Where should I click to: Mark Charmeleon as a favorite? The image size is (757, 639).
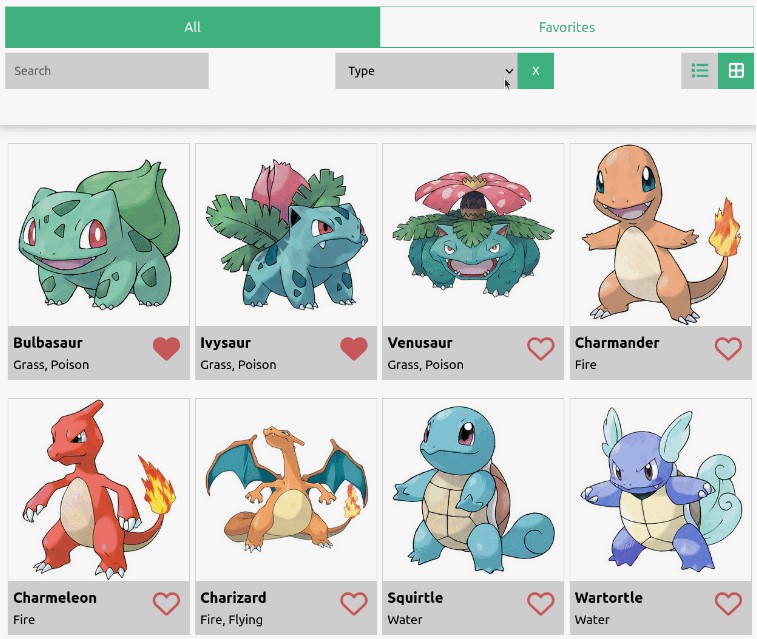[167, 603]
